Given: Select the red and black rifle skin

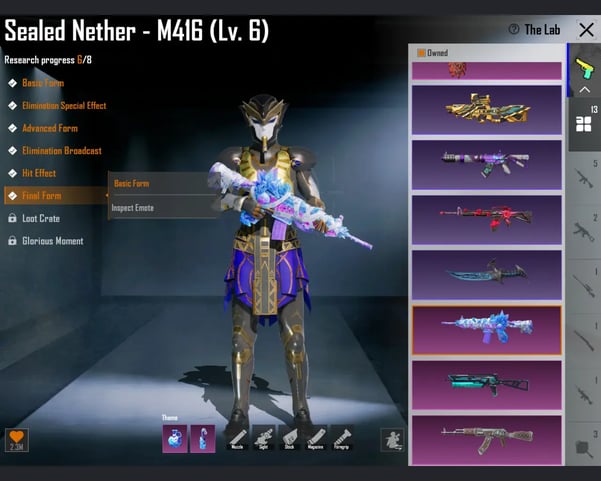Looking at the screenshot, I should tap(486, 218).
